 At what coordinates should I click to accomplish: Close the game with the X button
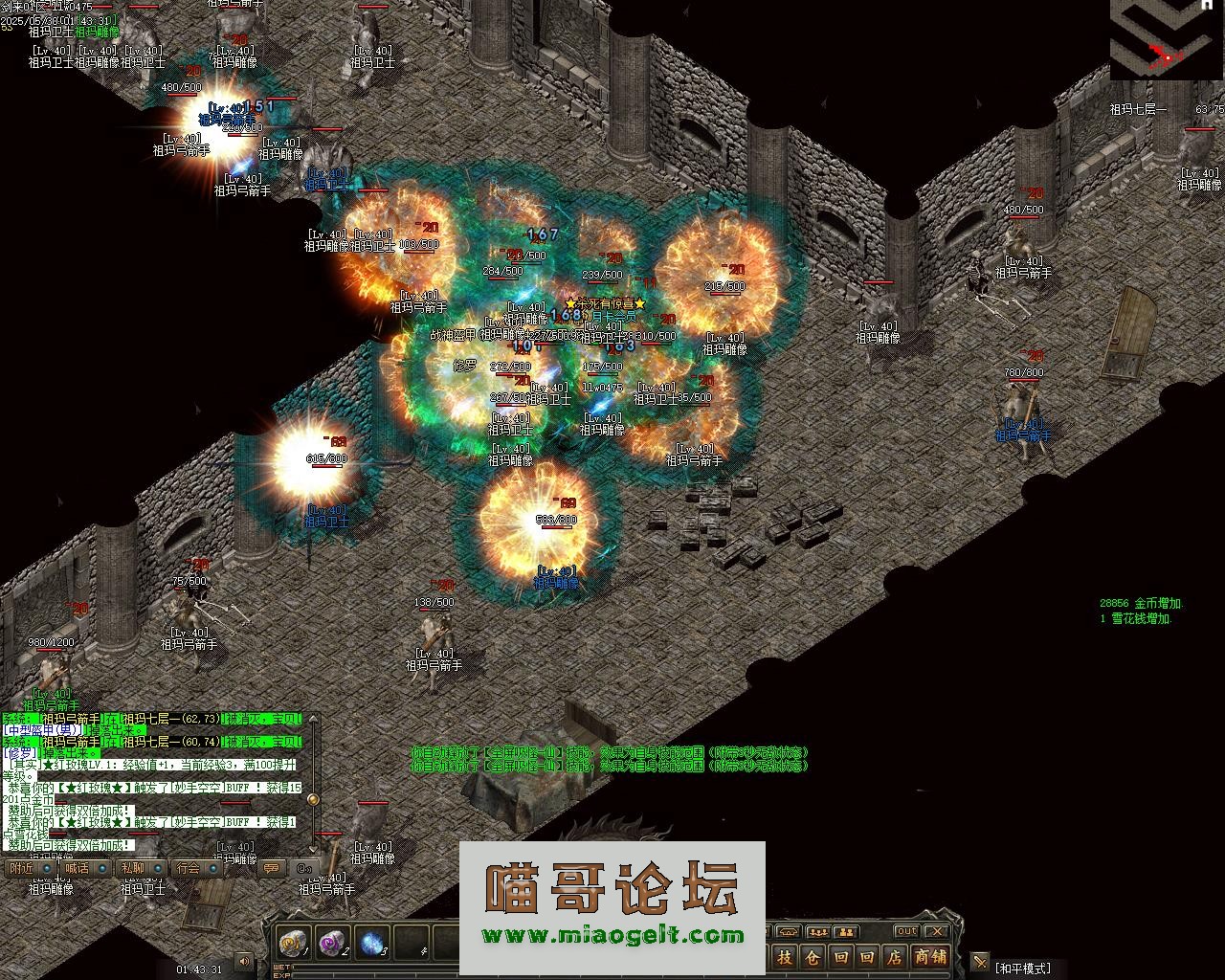(x=936, y=931)
